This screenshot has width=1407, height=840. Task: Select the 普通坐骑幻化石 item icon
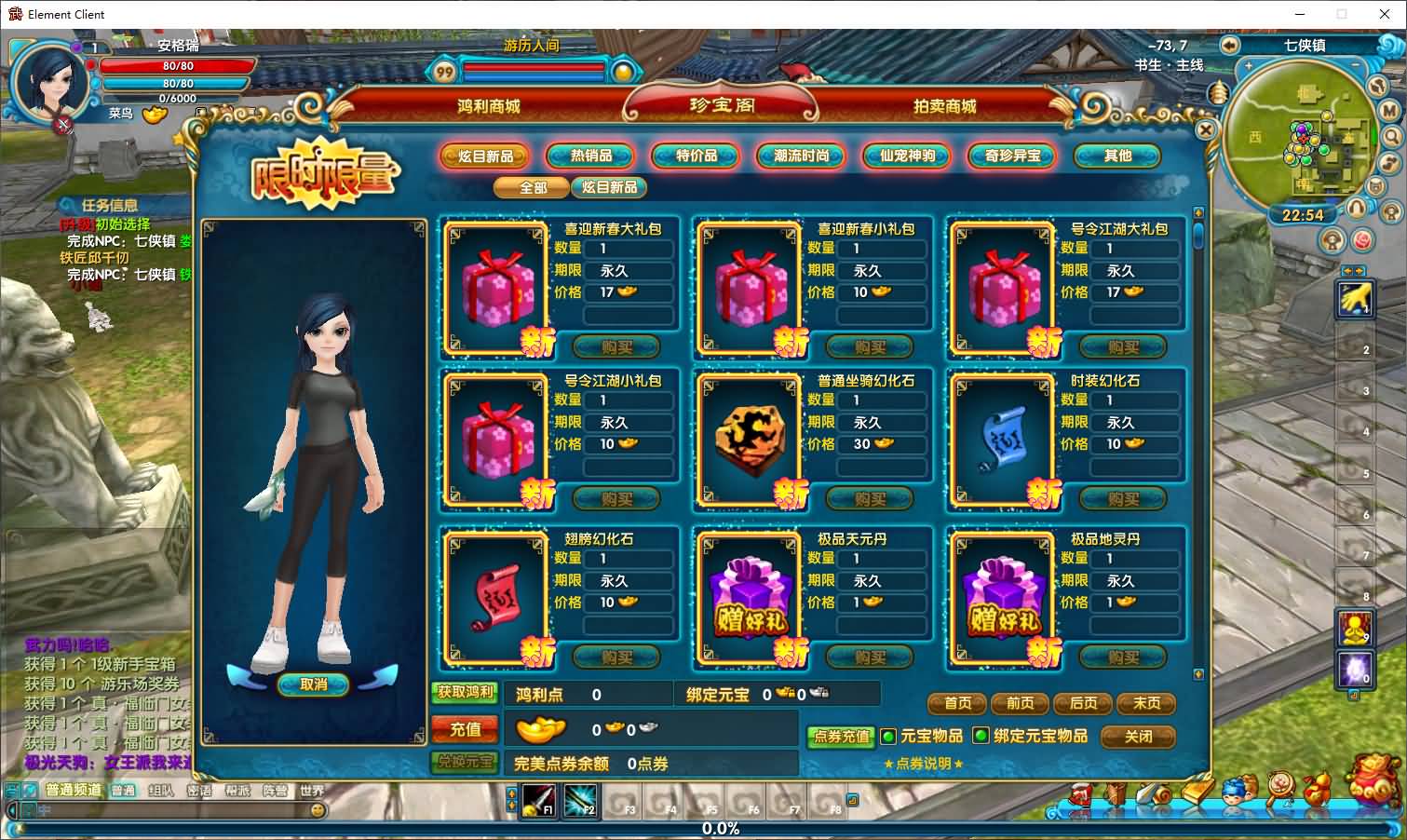click(x=751, y=439)
